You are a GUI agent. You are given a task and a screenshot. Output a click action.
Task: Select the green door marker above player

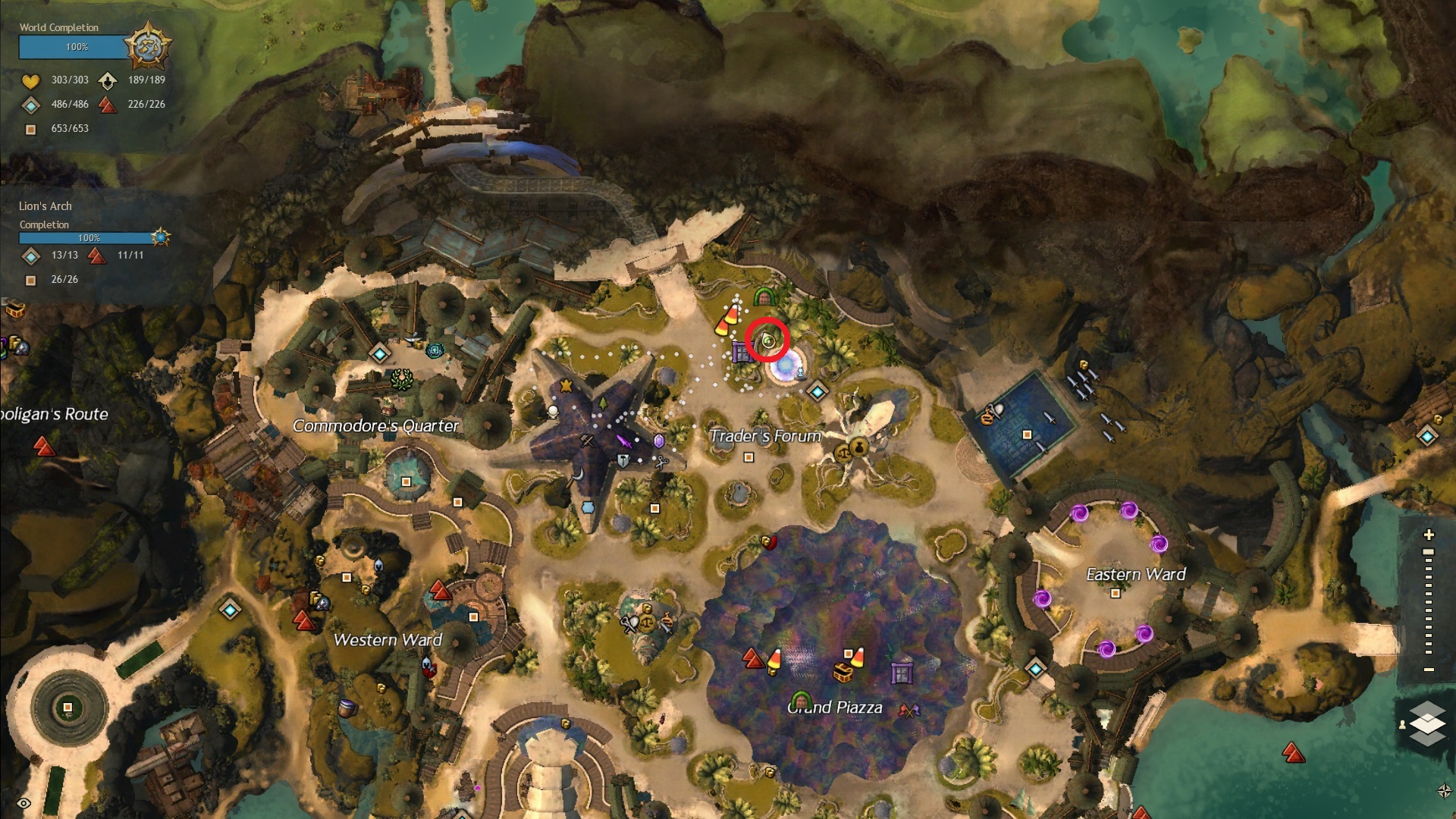click(x=763, y=297)
